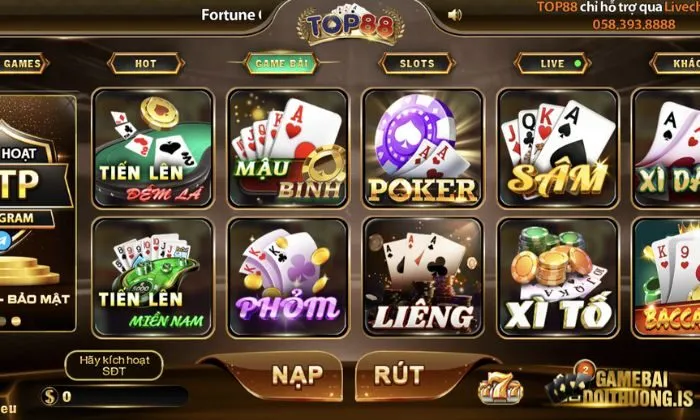Image resolution: width=700 pixels, height=420 pixels.
Task: Click the RÚT withdraw button
Action: point(399,376)
